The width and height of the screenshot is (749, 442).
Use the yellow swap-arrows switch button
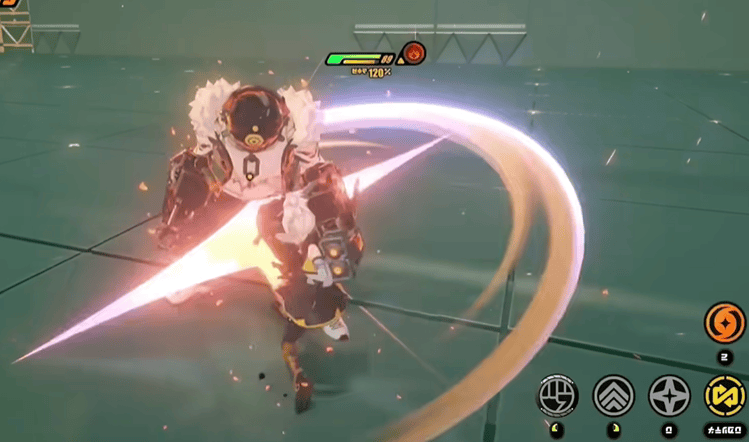tap(724, 396)
